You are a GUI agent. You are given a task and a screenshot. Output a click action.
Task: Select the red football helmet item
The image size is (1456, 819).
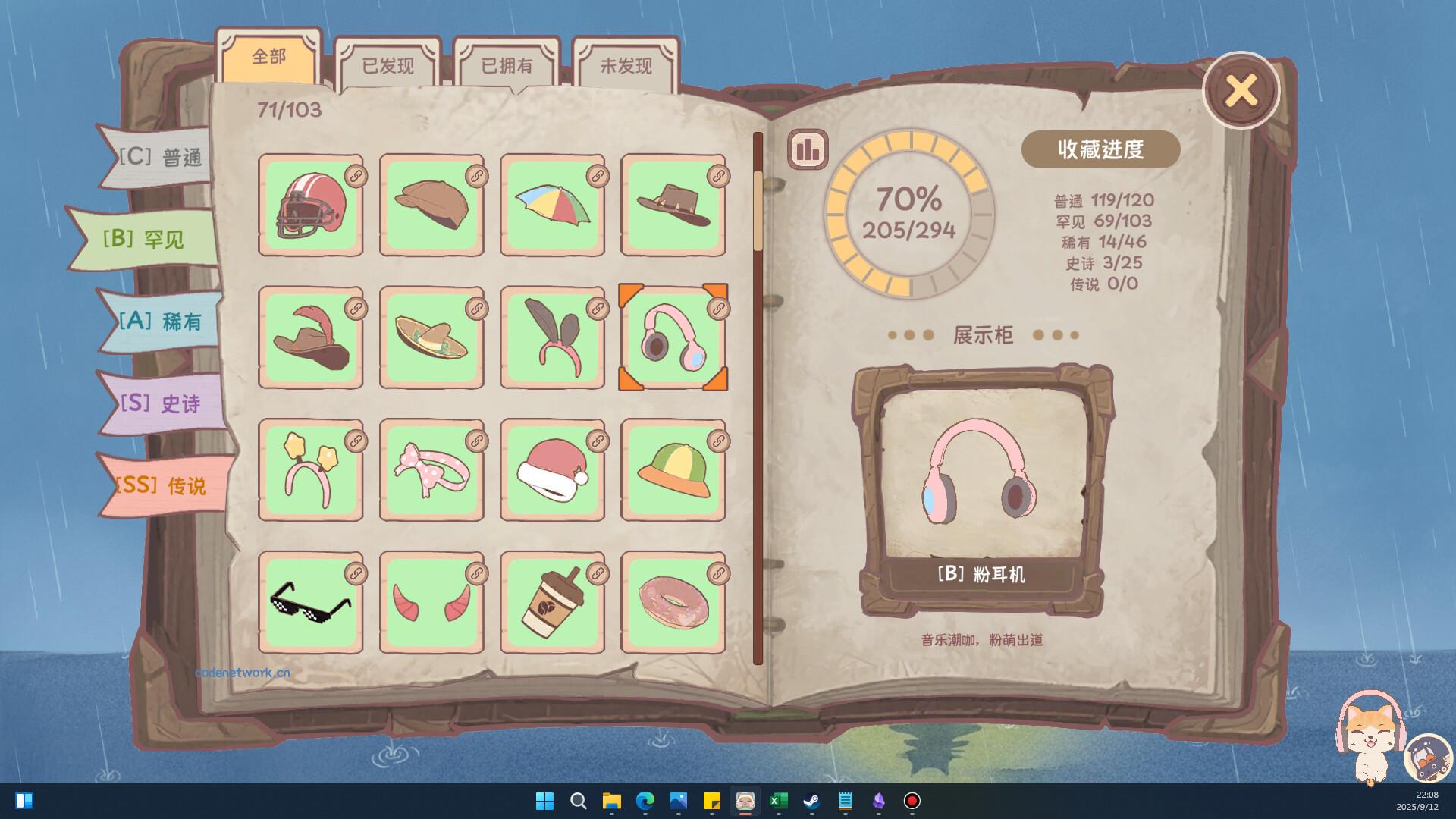tap(311, 205)
